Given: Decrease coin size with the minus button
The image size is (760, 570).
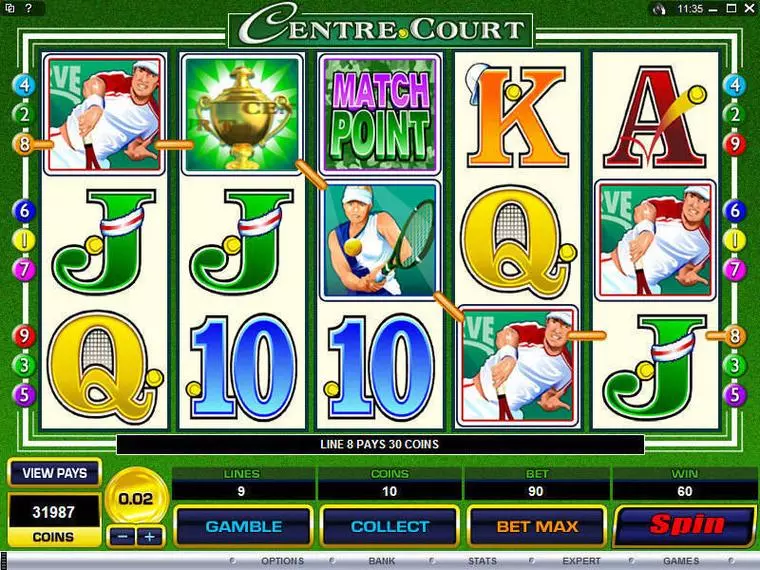Looking at the screenshot, I should pos(122,537).
